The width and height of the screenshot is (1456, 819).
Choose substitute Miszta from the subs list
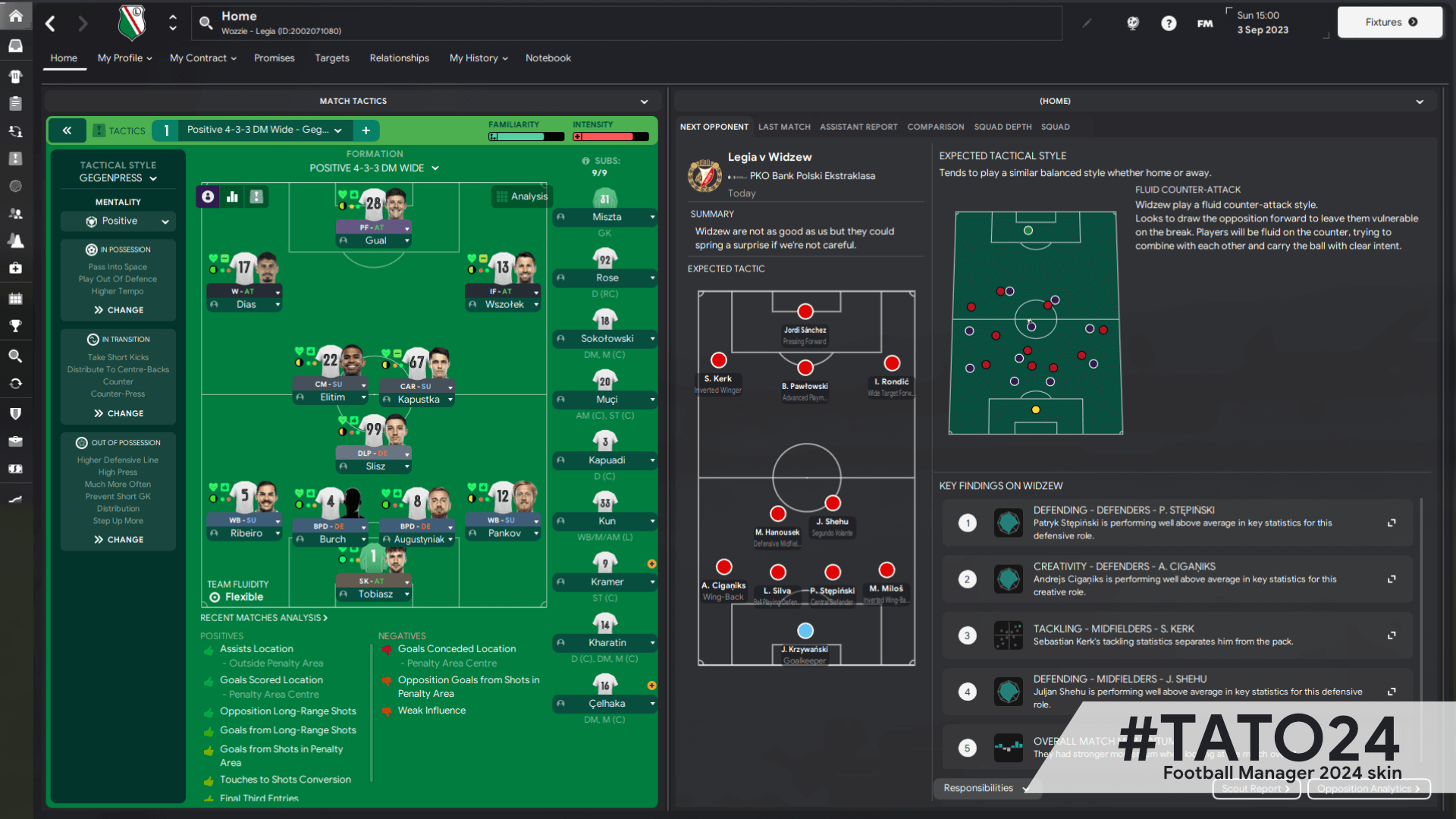coord(606,217)
